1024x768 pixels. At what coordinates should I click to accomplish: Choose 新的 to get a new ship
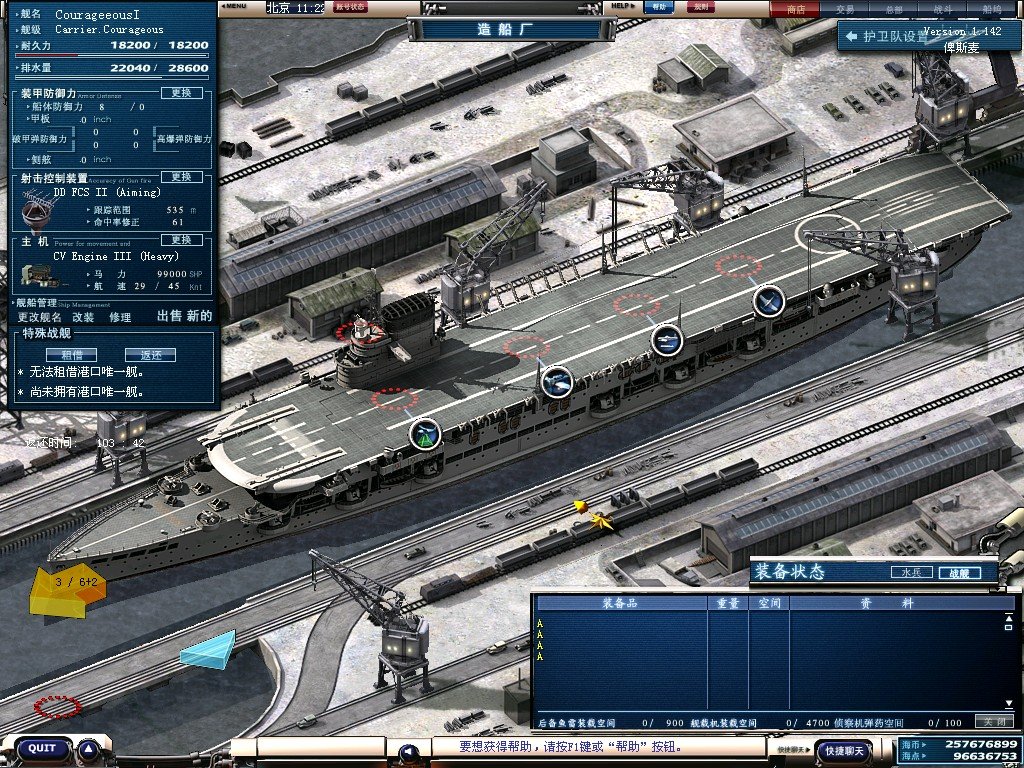tap(200, 316)
